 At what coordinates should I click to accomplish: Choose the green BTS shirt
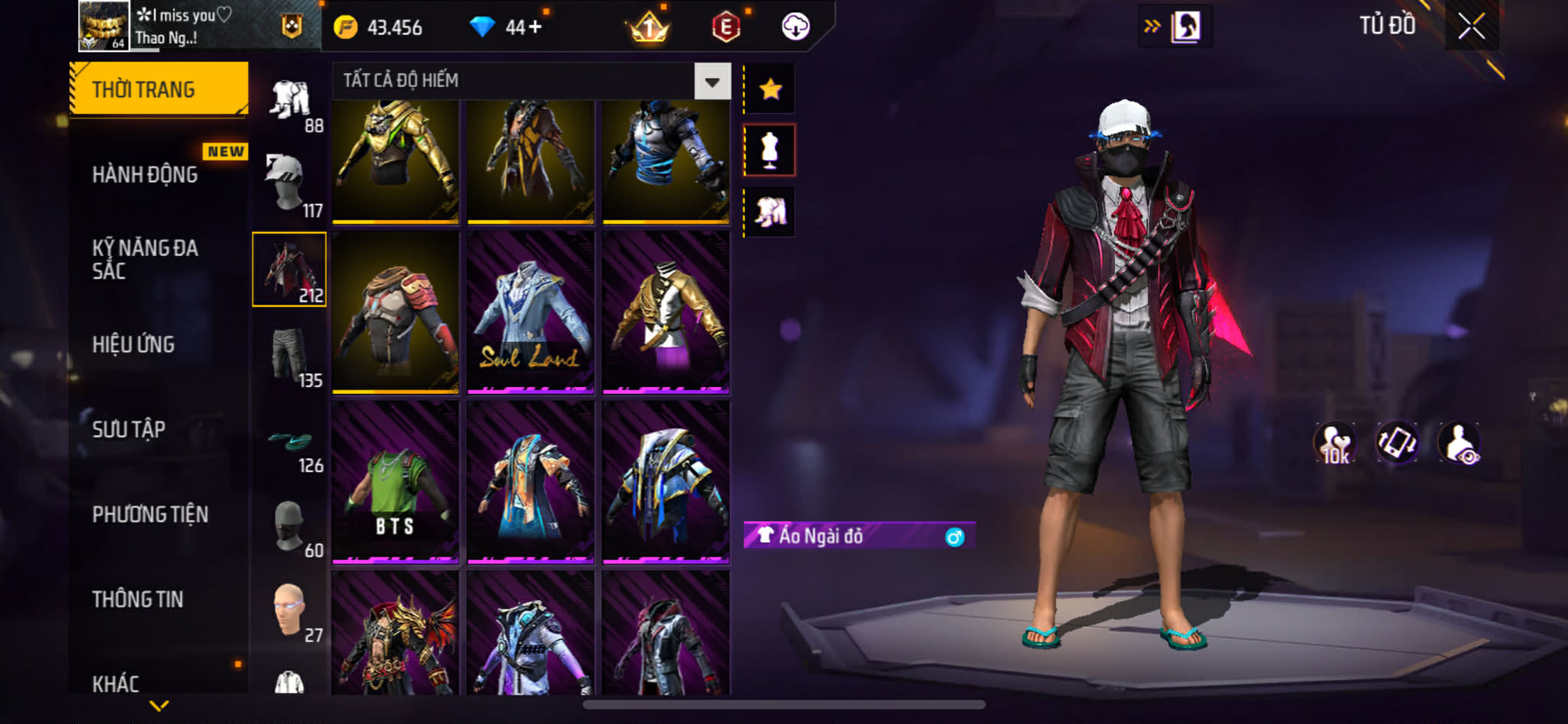pyautogui.click(x=395, y=482)
